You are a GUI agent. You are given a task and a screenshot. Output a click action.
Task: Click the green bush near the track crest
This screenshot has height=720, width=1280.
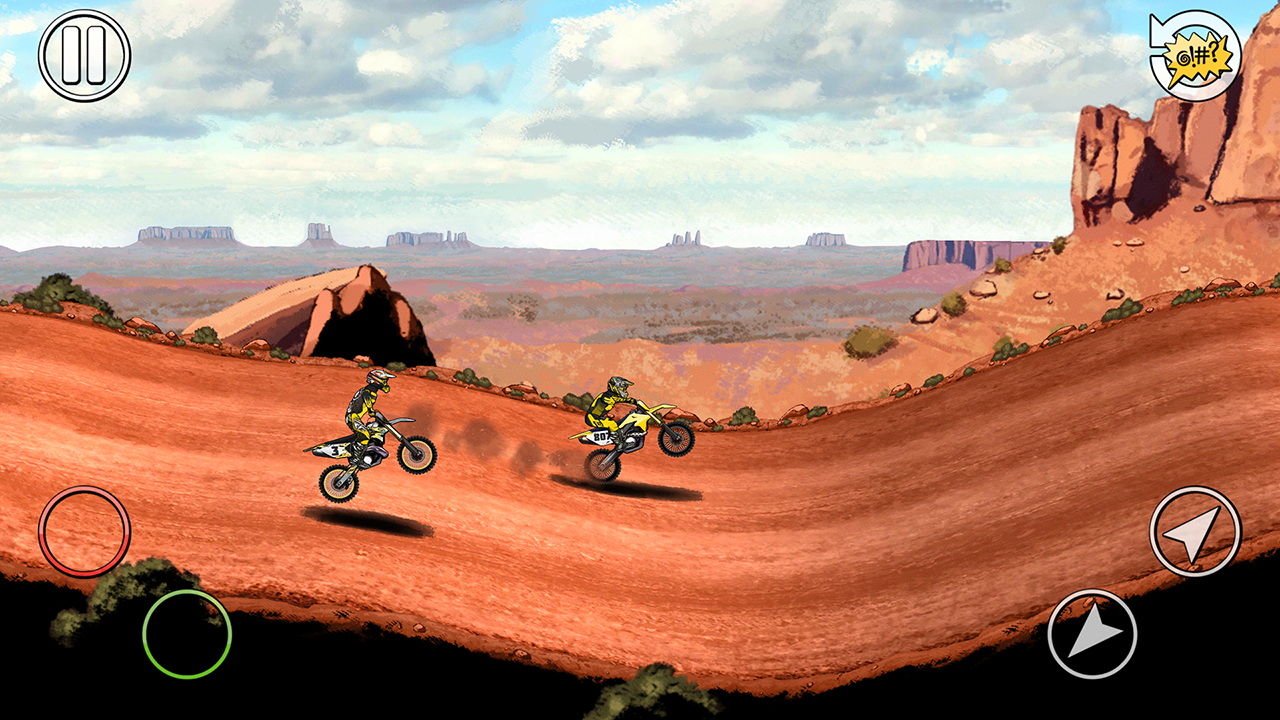(x=745, y=415)
